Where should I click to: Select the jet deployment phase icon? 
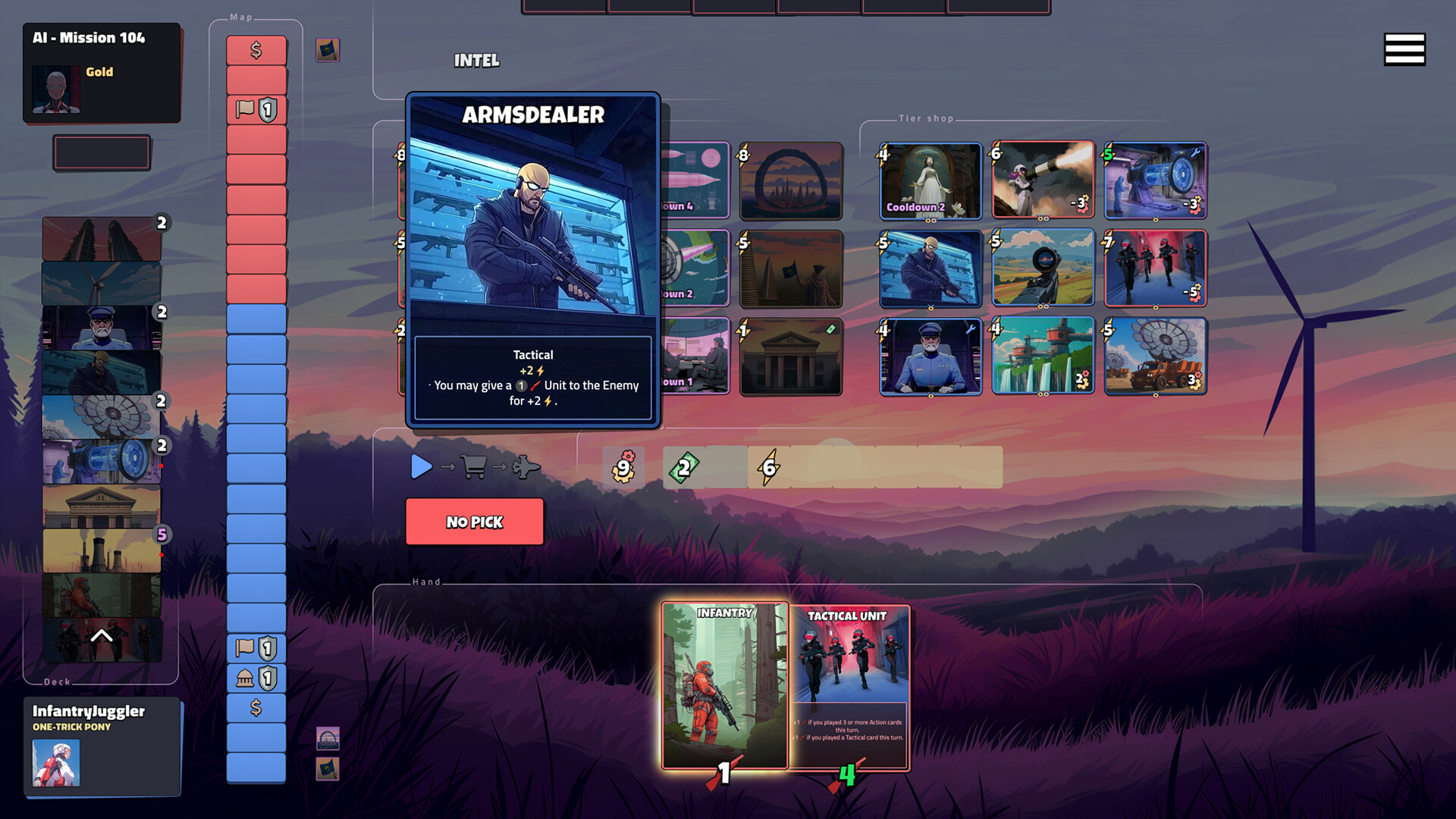526,467
